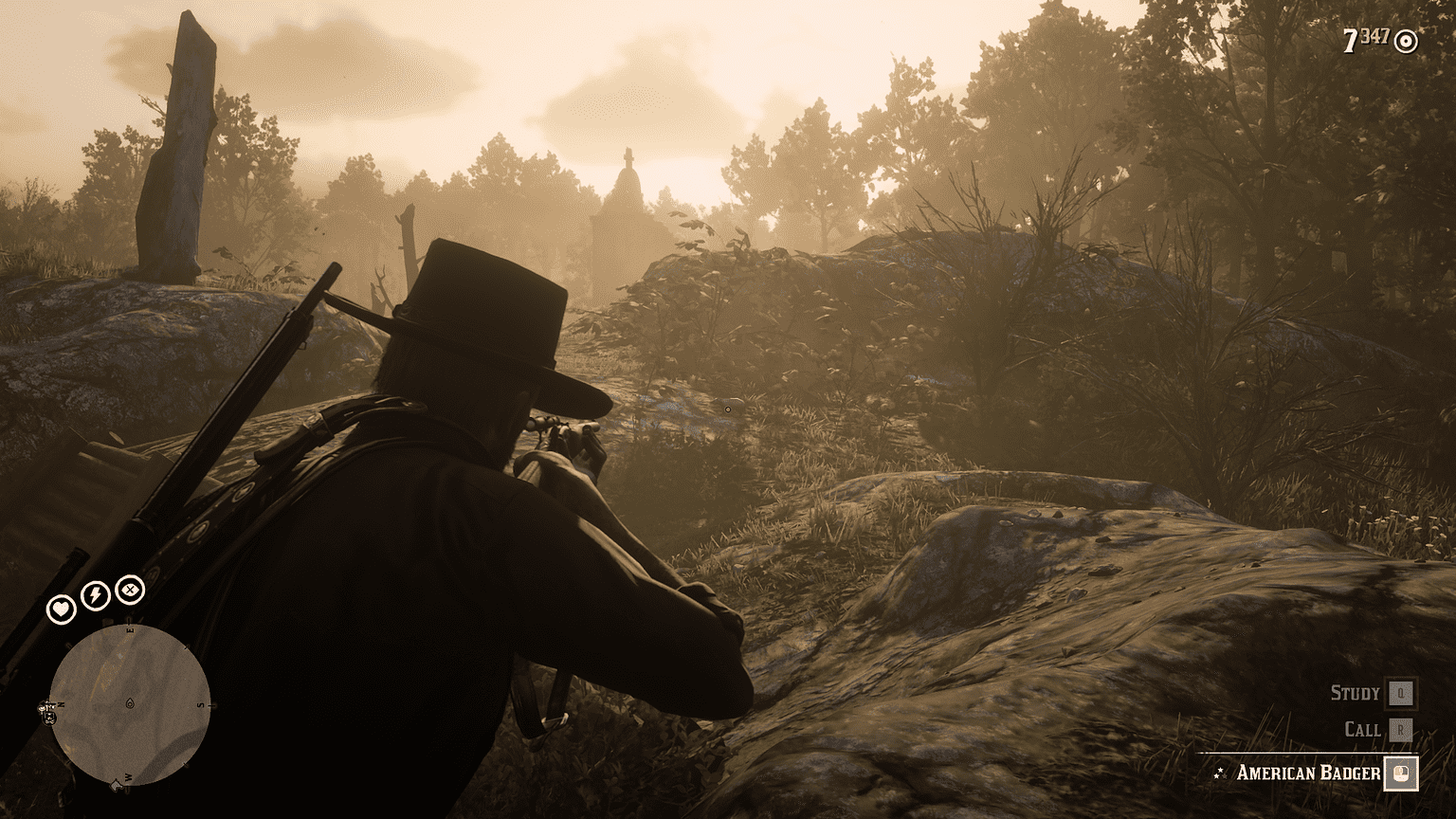Click the W compass marker to expand map view
This screenshot has height=819, width=1456.
coord(127,777)
